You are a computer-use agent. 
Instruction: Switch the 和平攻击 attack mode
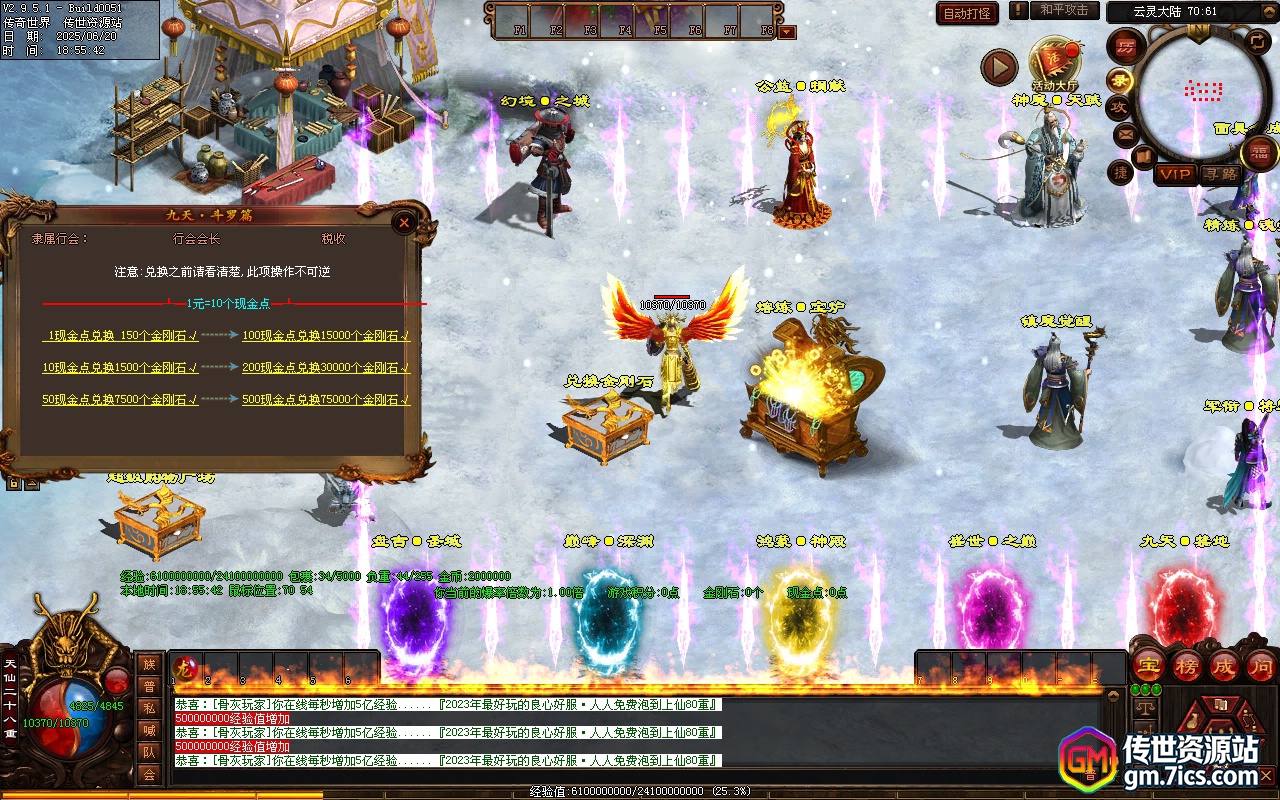click(1063, 11)
